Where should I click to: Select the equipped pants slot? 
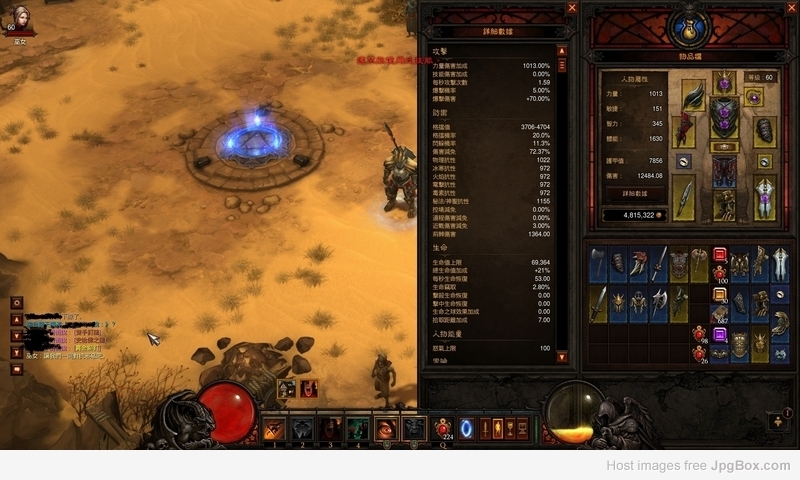tap(724, 172)
